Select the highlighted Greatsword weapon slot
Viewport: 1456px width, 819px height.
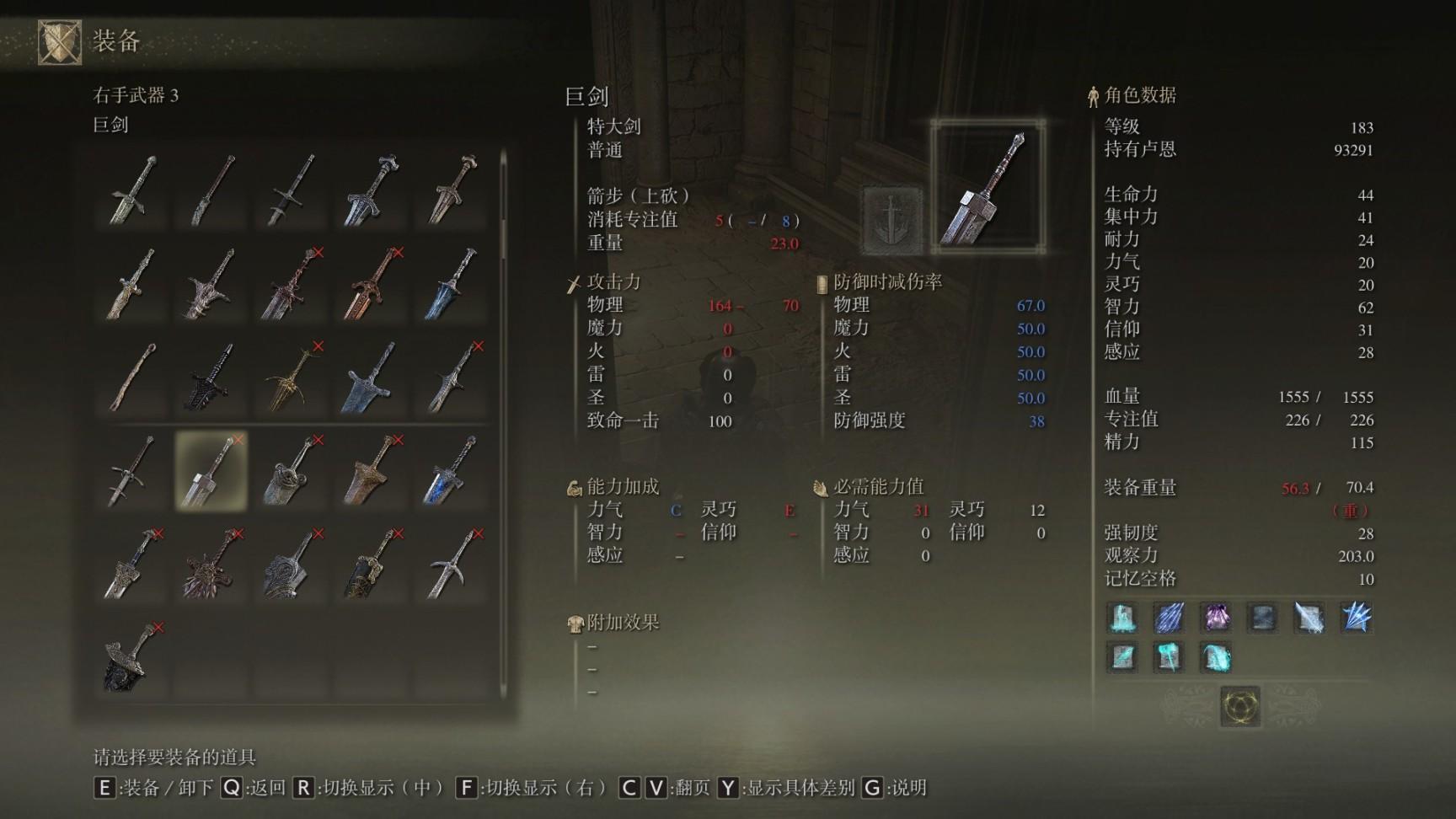point(211,471)
